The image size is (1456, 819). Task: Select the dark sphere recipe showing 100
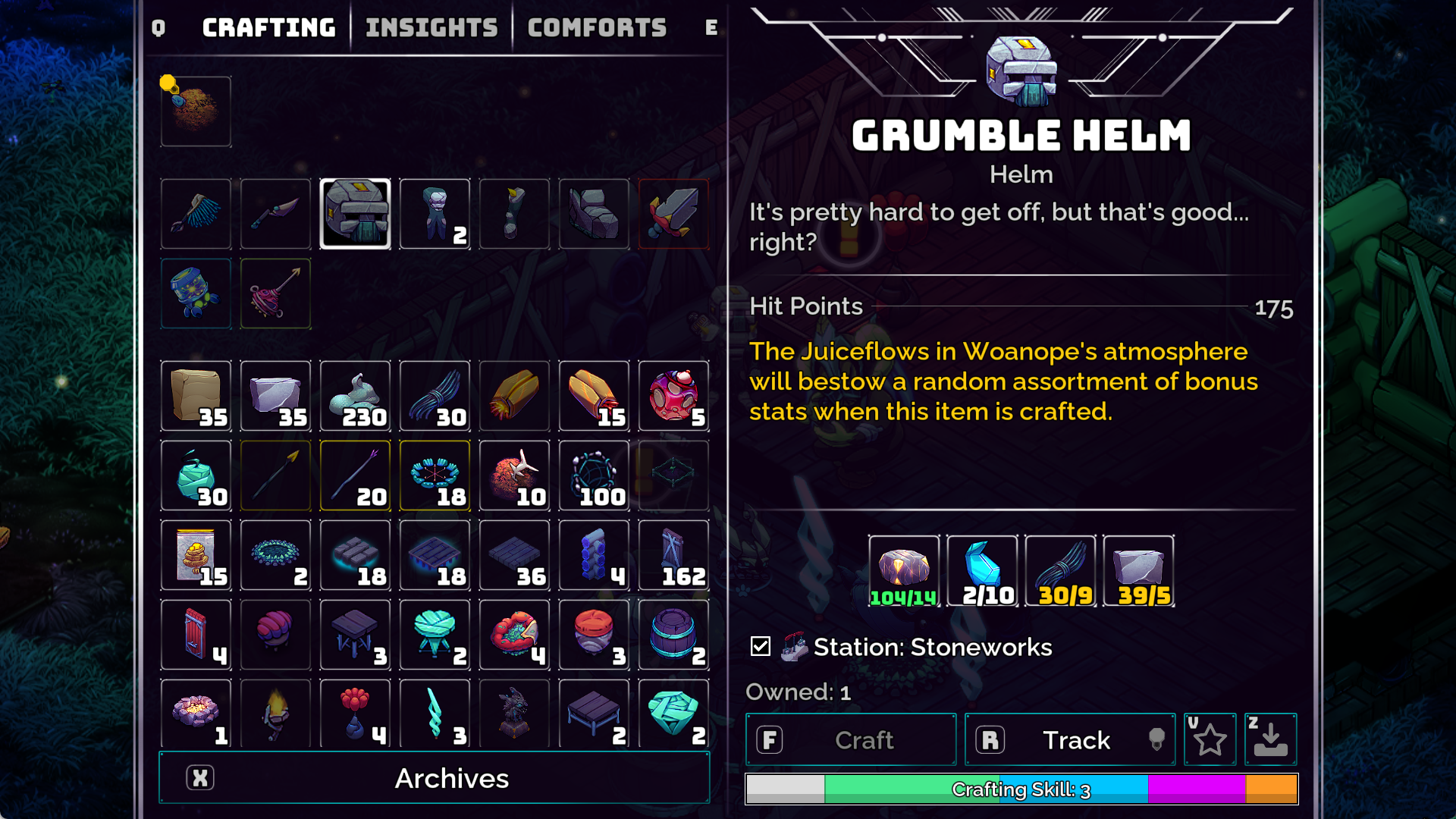pyautogui.click(x=594, y=475)
